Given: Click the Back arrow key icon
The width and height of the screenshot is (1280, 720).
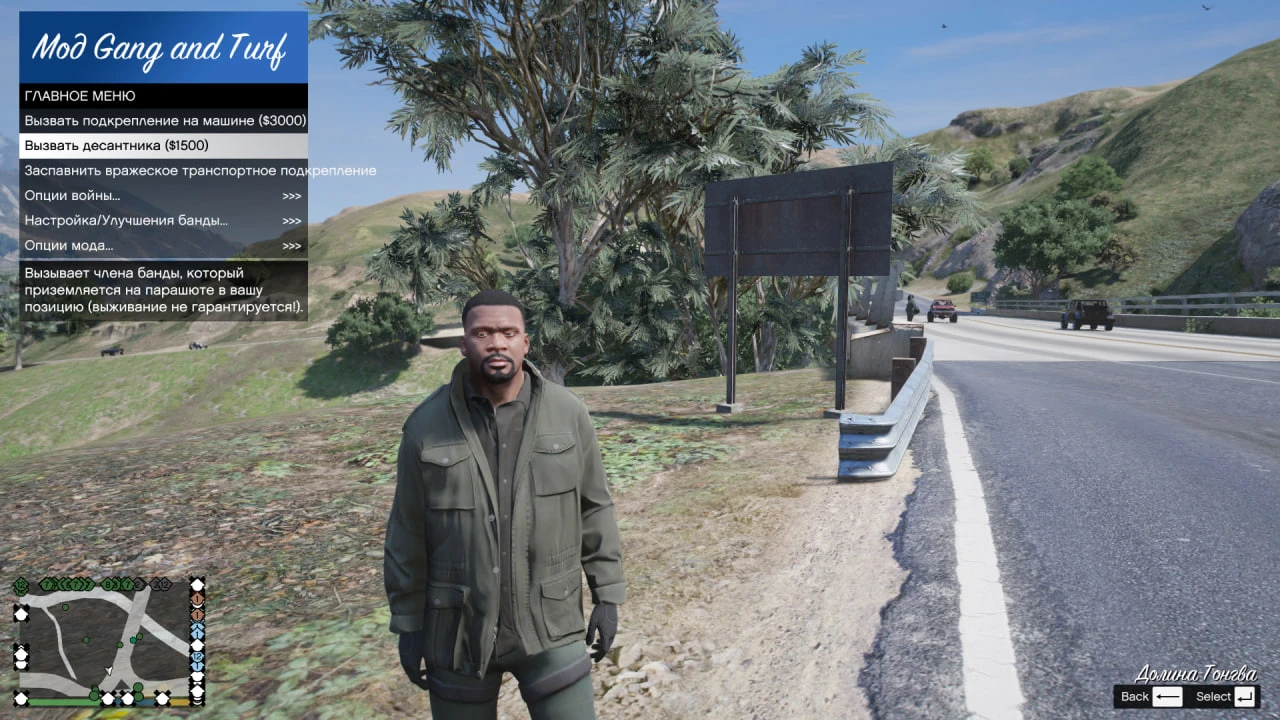Looking at the screenshot, I should (1167, 696).
